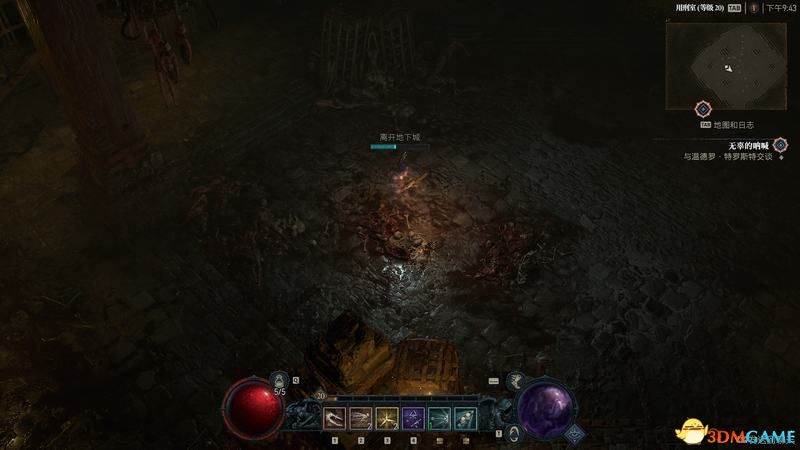Activate the second skill in the hotbar
Screen dimensions: 800x450
point(361,418)
